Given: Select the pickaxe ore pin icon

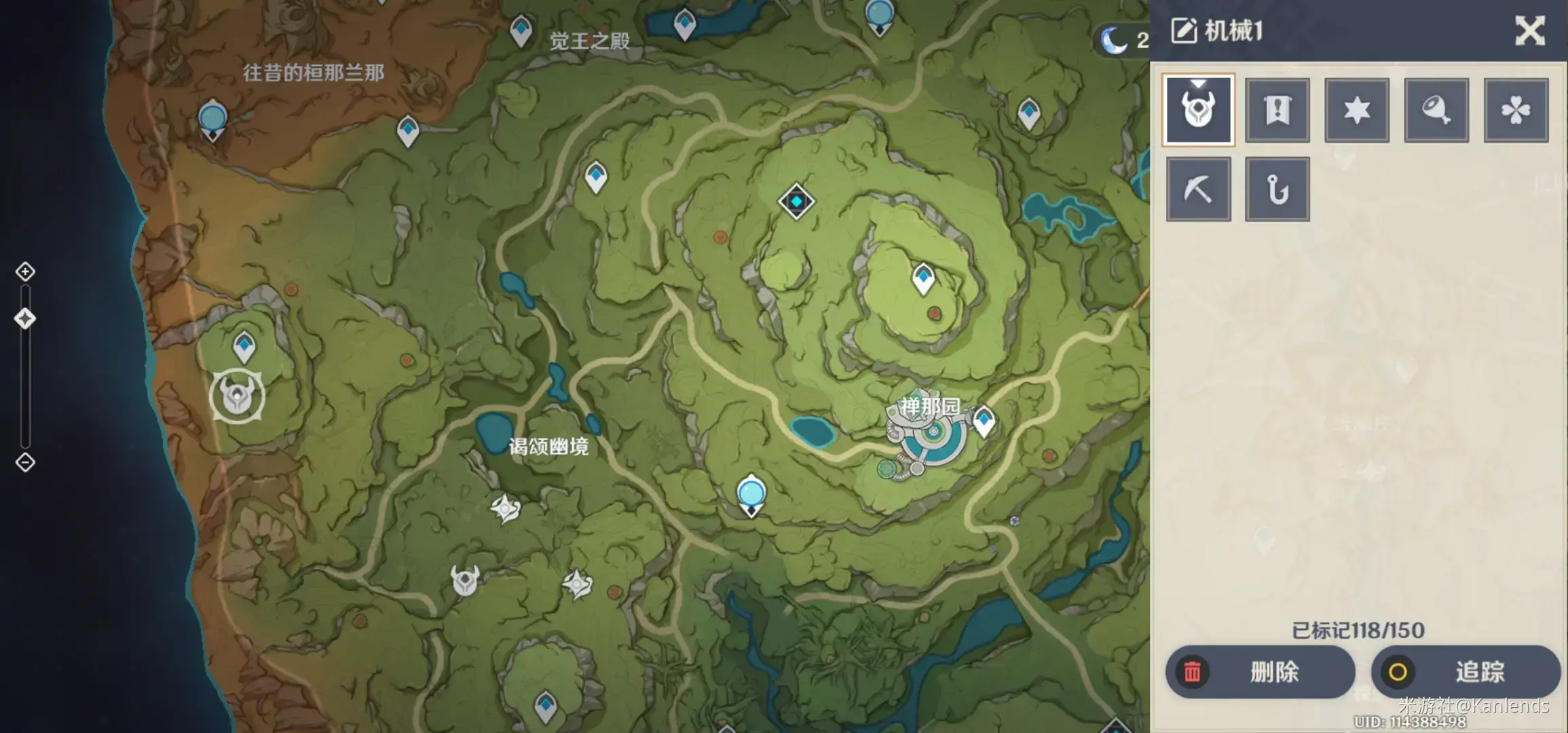Looking at the screenshot, I should 1198,189.
